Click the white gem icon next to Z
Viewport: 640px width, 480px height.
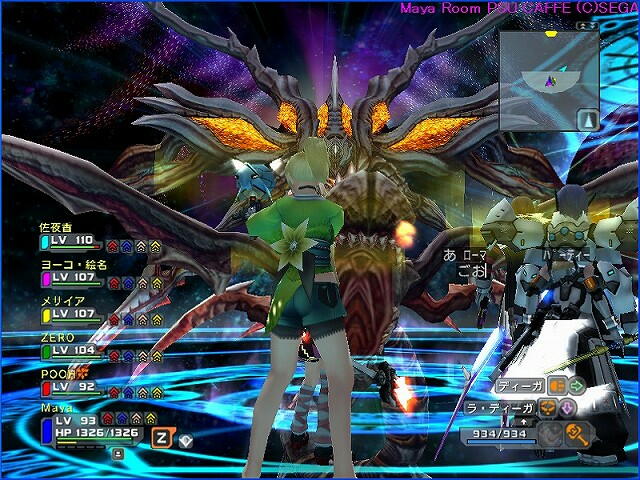[185, 438]
